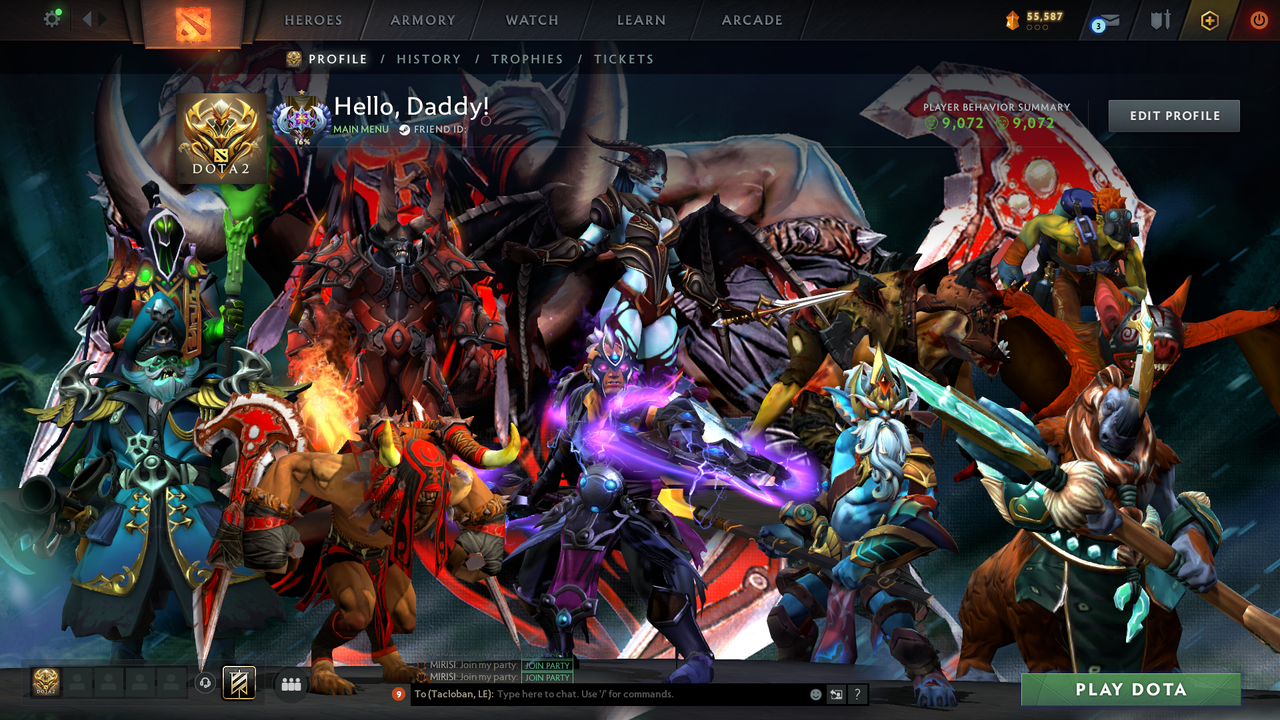Image resolution: width=1280 pixels, height=720 pixels.
Task: Click the gold battle banner emblem near party slots
Action: tap(240, 683)
